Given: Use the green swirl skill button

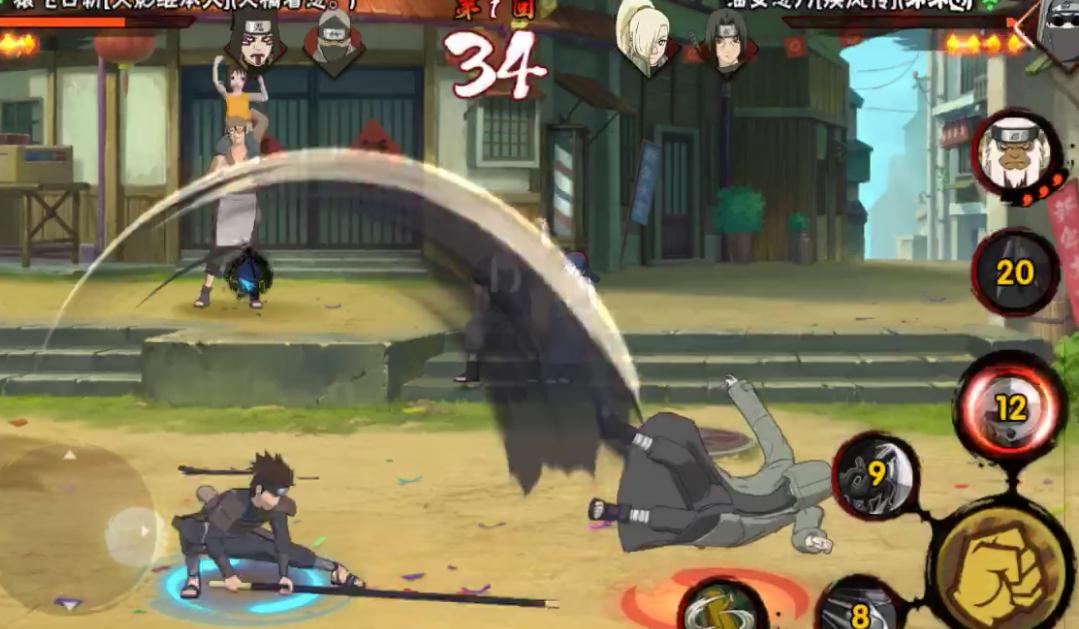Looking at the screenshot, I should tap(722, 606).
